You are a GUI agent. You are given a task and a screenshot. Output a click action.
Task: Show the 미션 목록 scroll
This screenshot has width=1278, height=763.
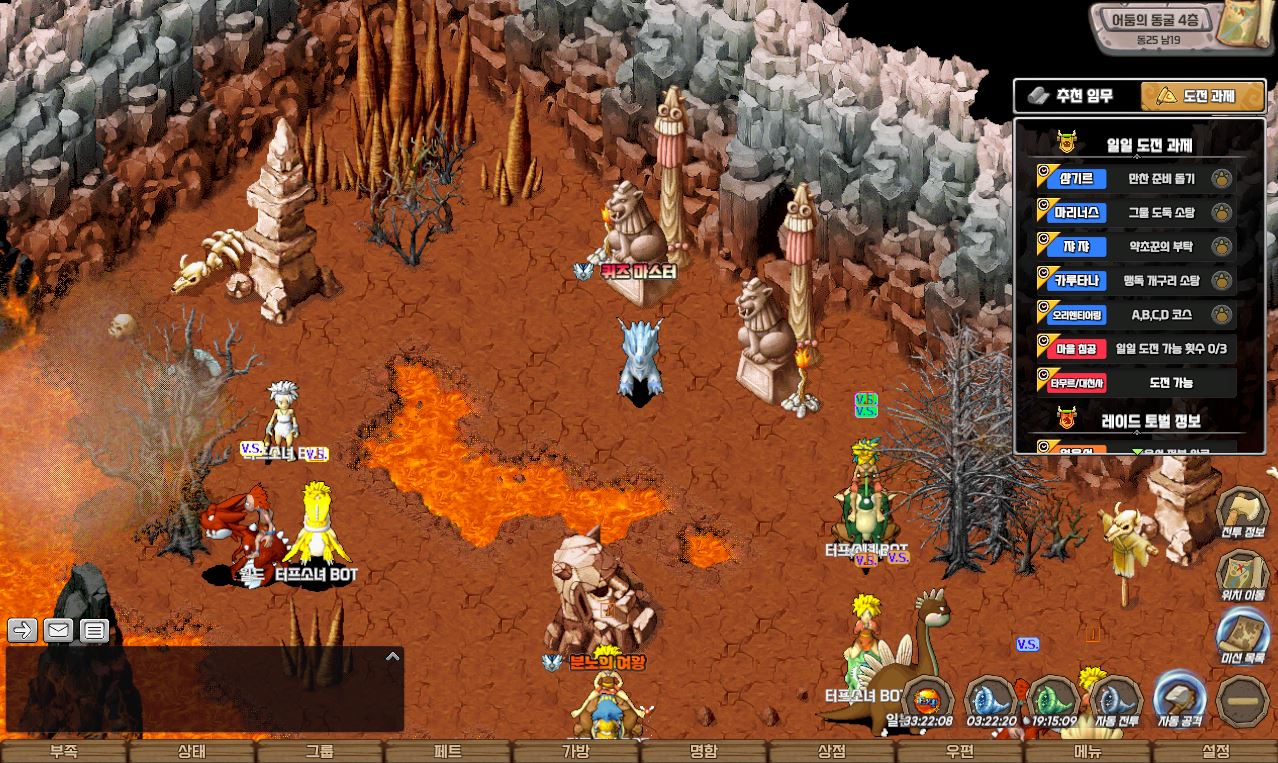(x=1243, y=638)
